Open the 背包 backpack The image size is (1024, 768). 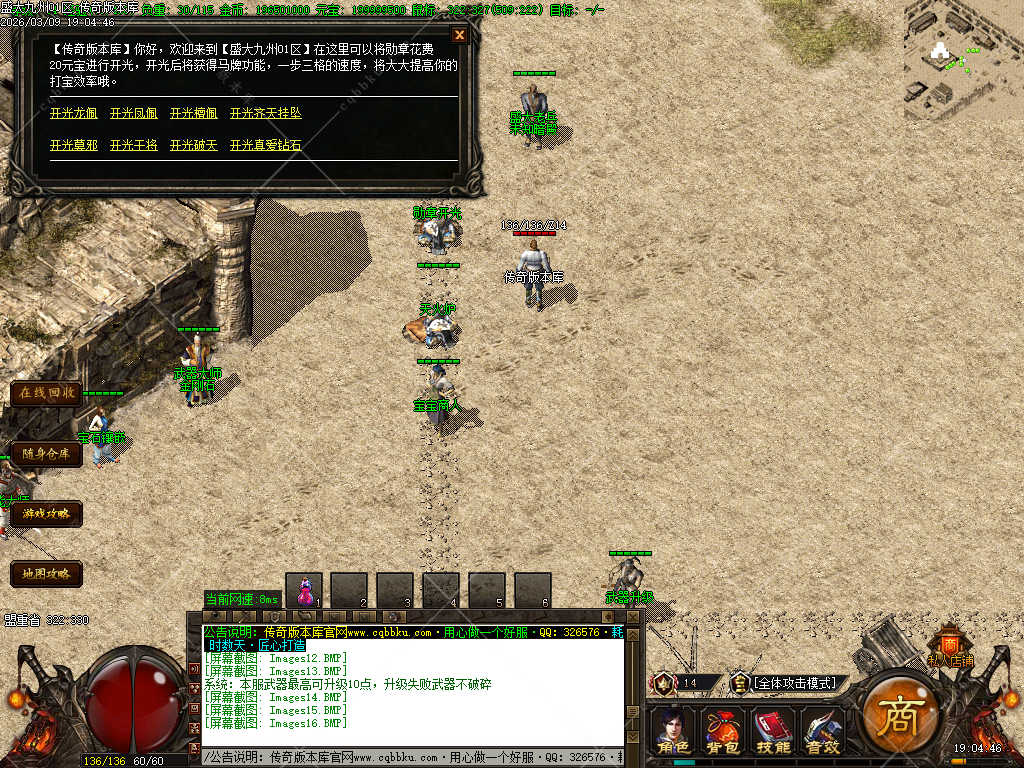(723, 731)
